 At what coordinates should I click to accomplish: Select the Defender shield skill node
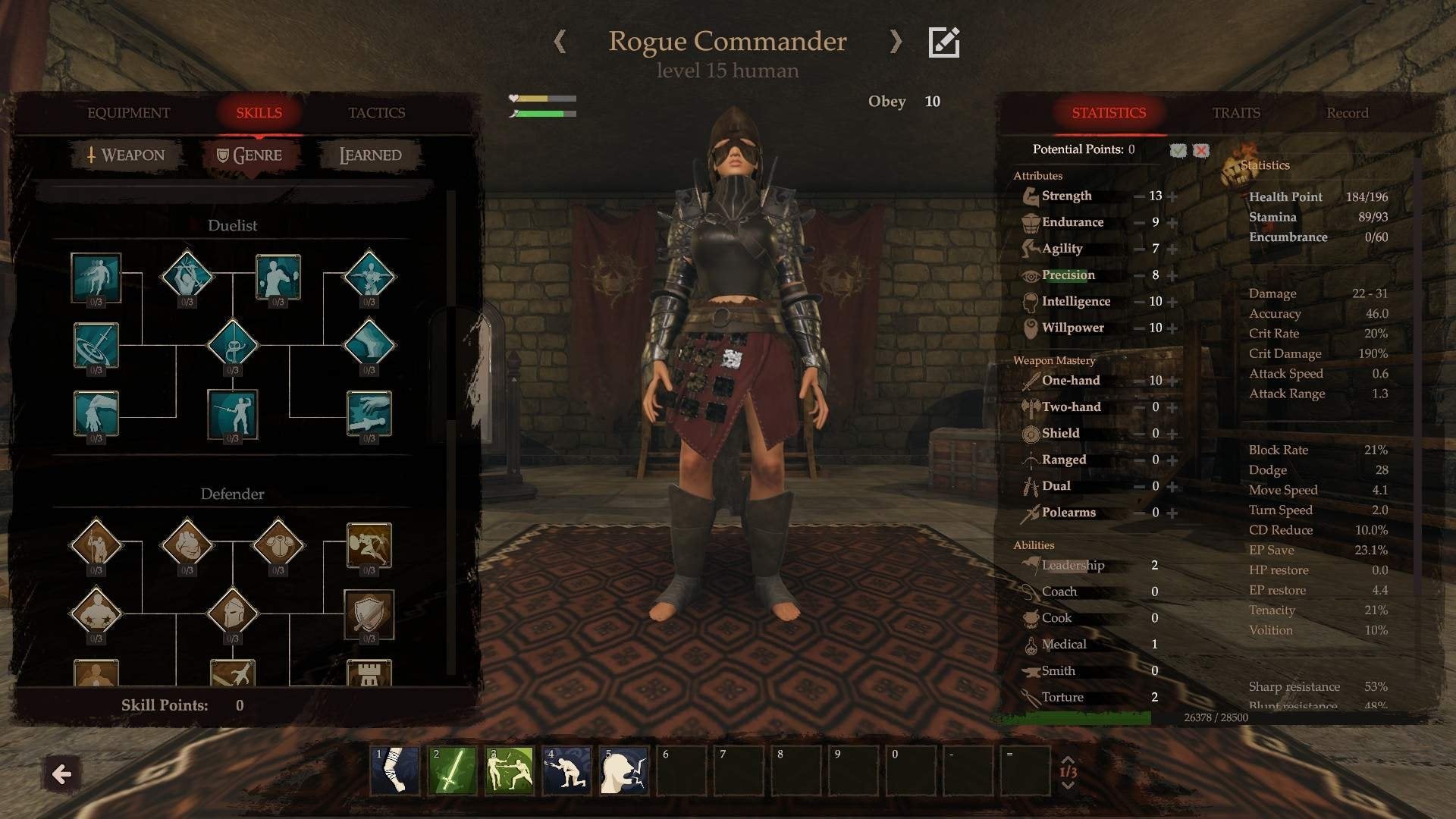(369, 613)
